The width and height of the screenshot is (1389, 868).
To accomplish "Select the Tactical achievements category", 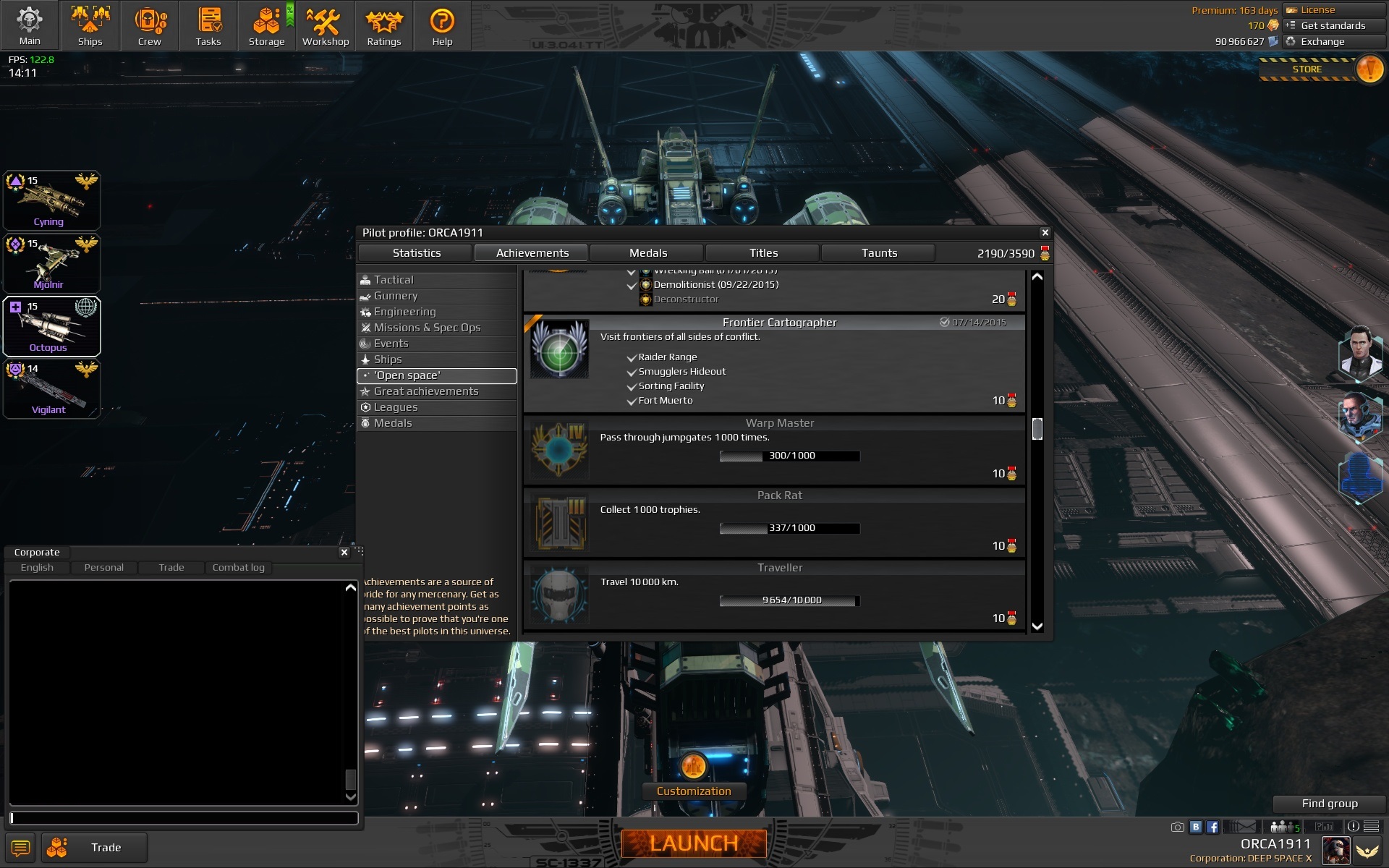I will click(394, 280).
